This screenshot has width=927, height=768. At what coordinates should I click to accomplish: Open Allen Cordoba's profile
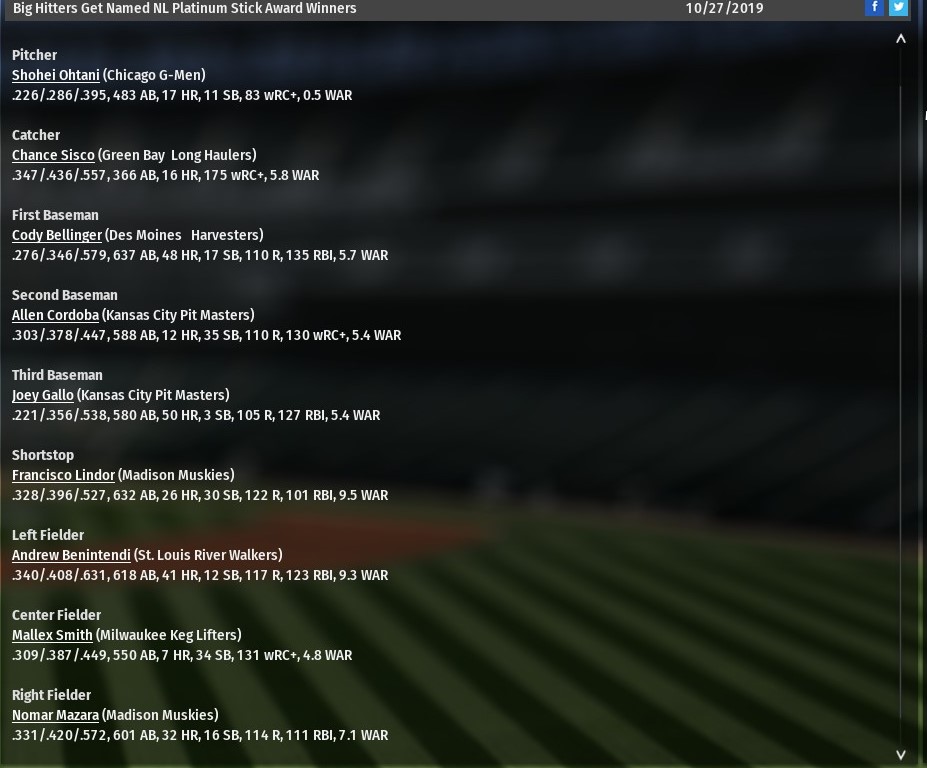[x=55, y=315]
